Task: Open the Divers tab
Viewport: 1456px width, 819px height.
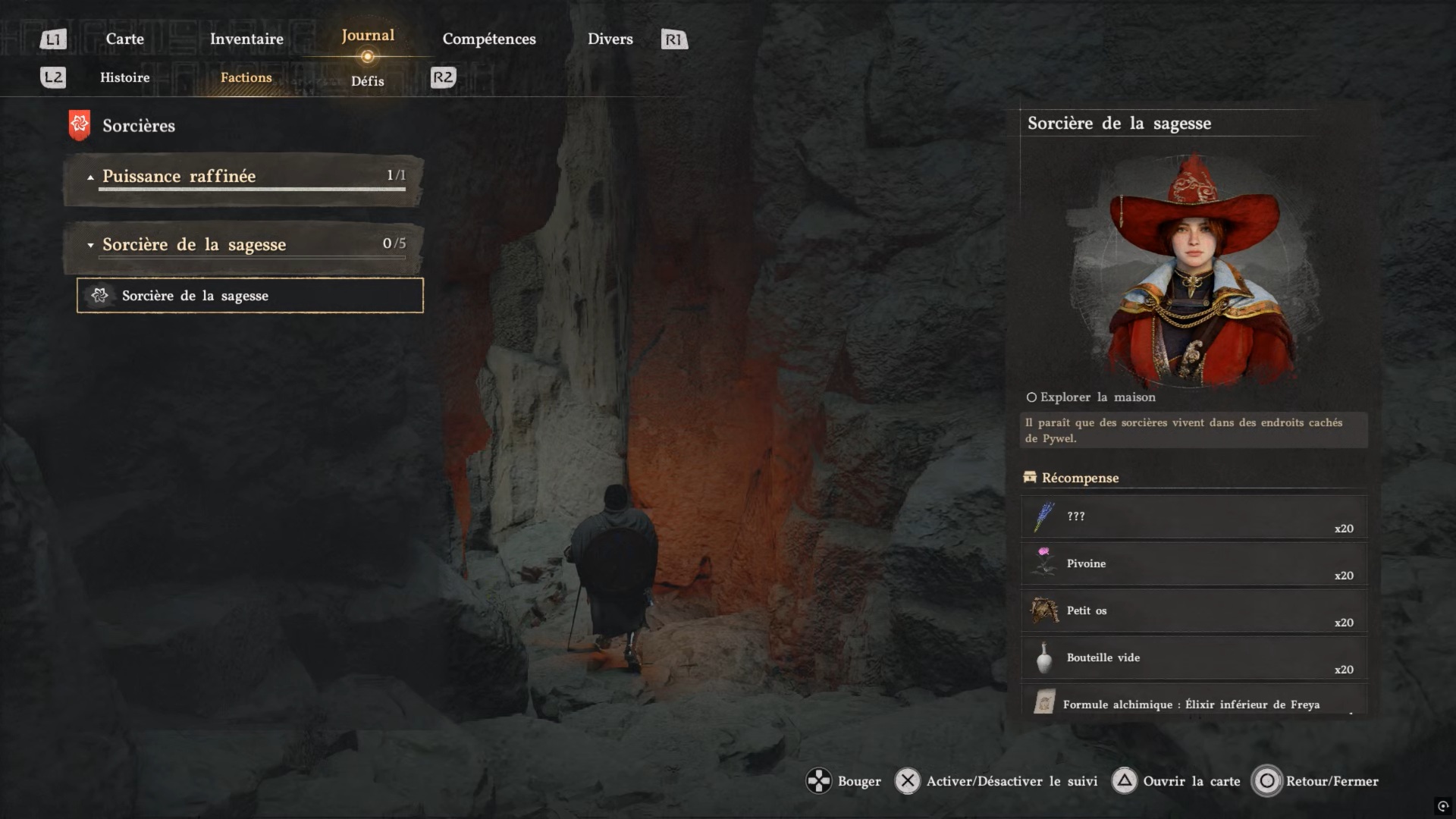Action: point(610,39)
